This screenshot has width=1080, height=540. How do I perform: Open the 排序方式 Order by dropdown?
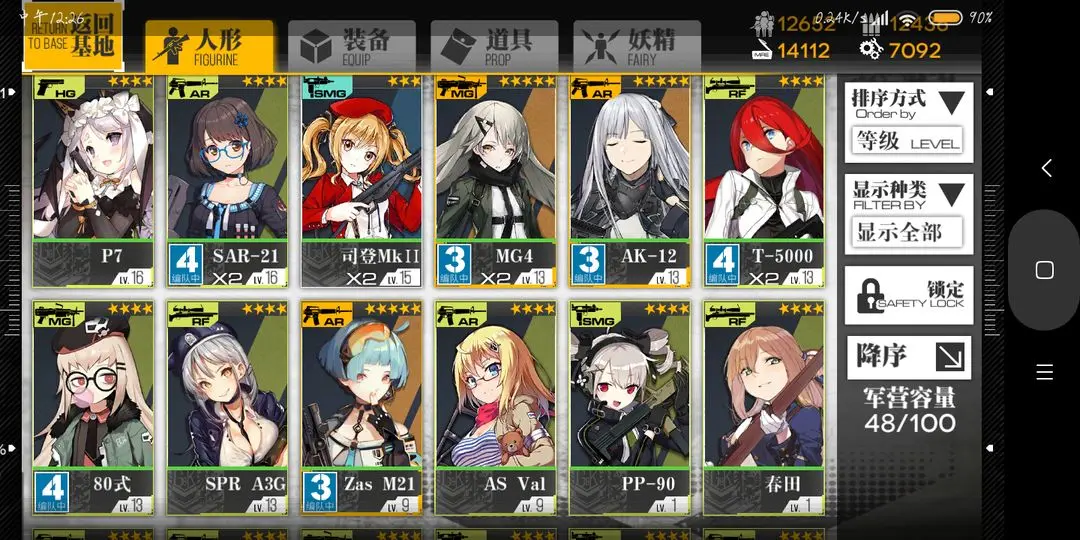pos(907,120)
